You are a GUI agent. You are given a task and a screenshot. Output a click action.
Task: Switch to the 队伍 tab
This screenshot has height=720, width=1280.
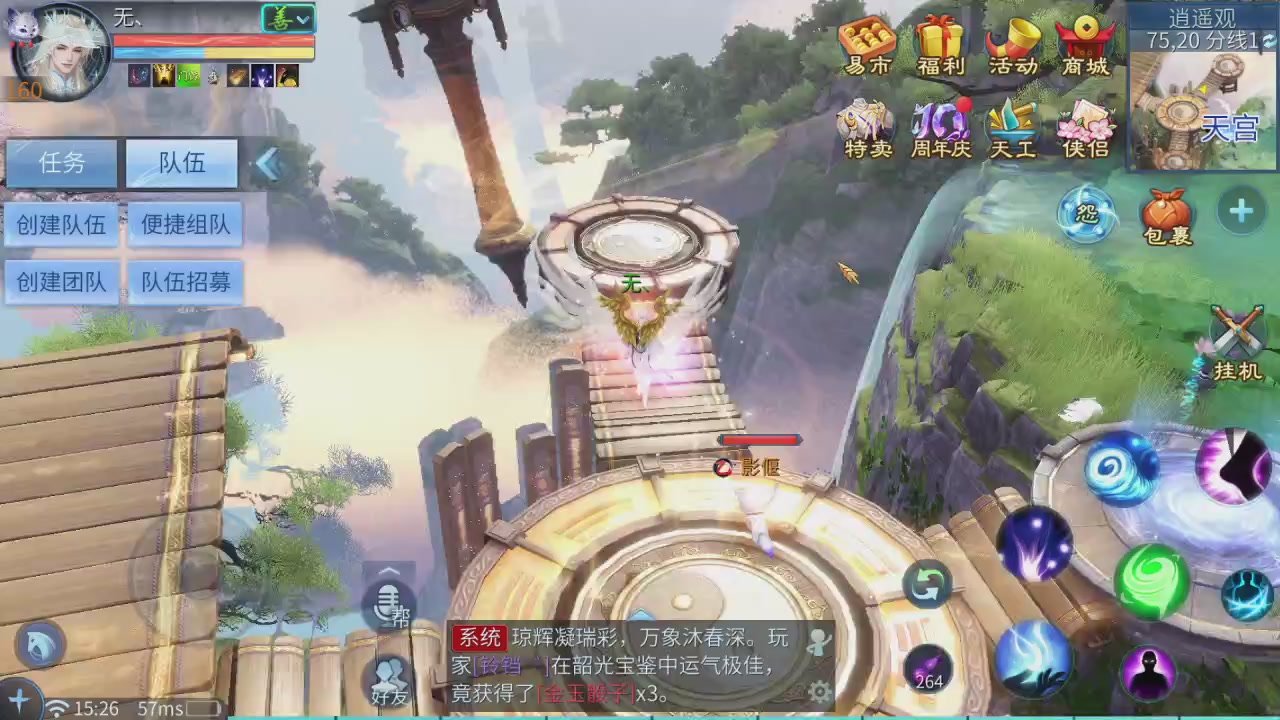point(181,163)
